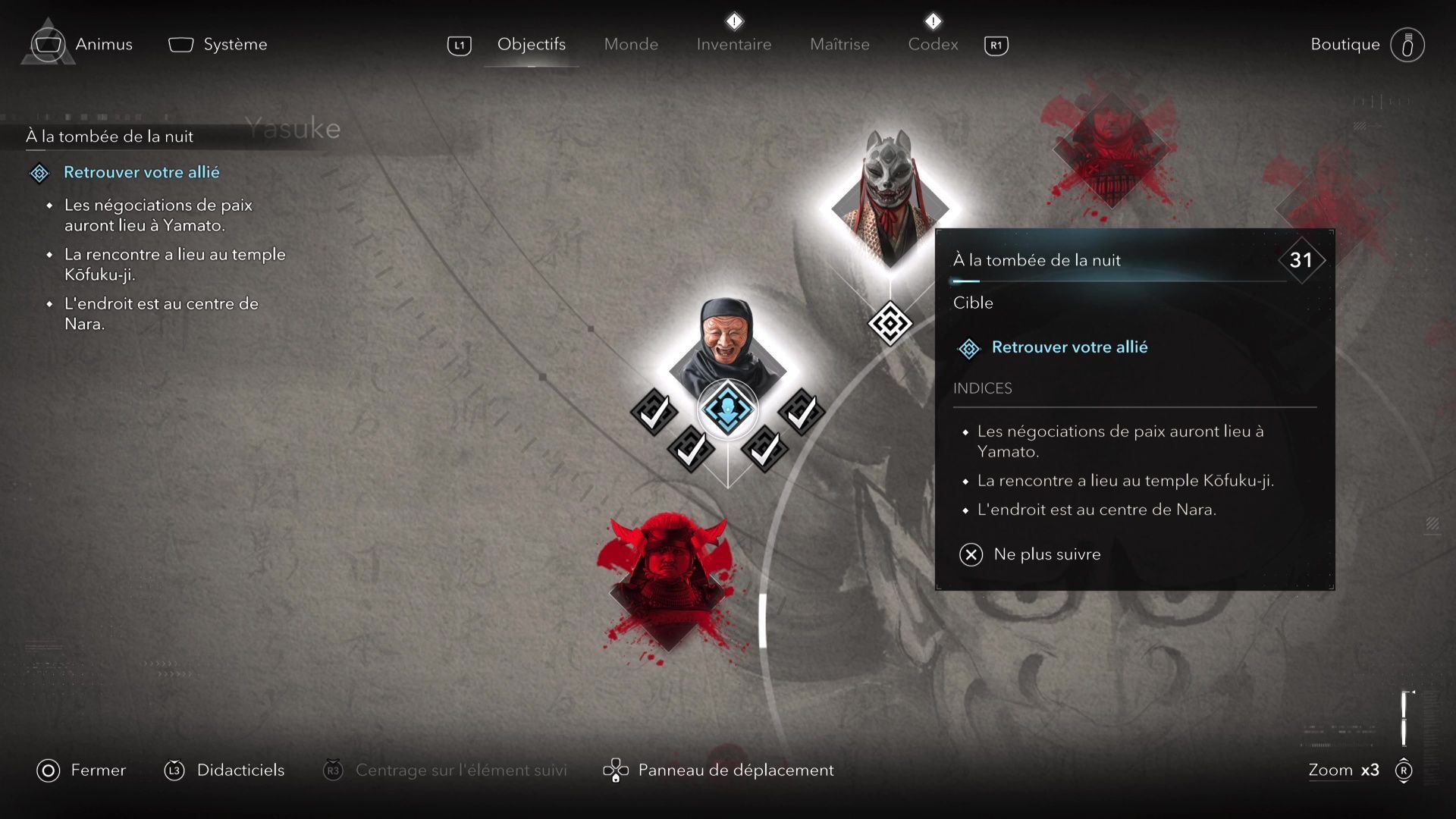1456x819 pixels.
Task: Switch to the Monde tab
Action: pyautogui.click(x=630, y=44)
